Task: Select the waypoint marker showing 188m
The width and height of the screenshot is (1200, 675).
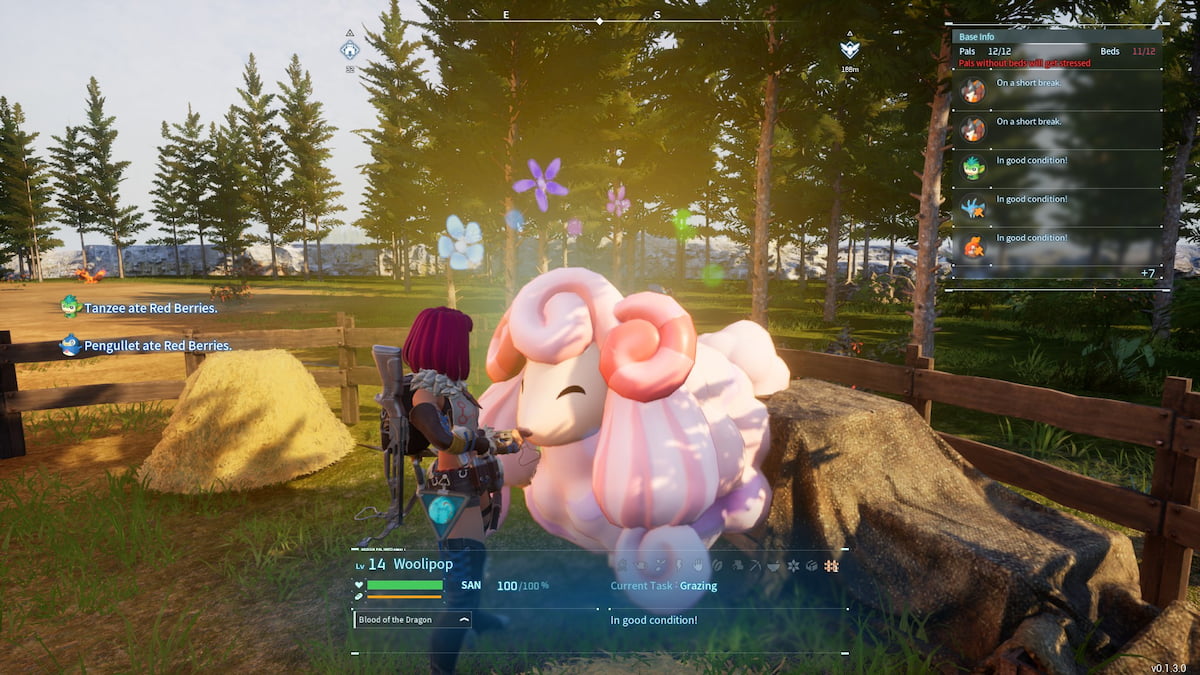Action: click(x=849, y=50)
